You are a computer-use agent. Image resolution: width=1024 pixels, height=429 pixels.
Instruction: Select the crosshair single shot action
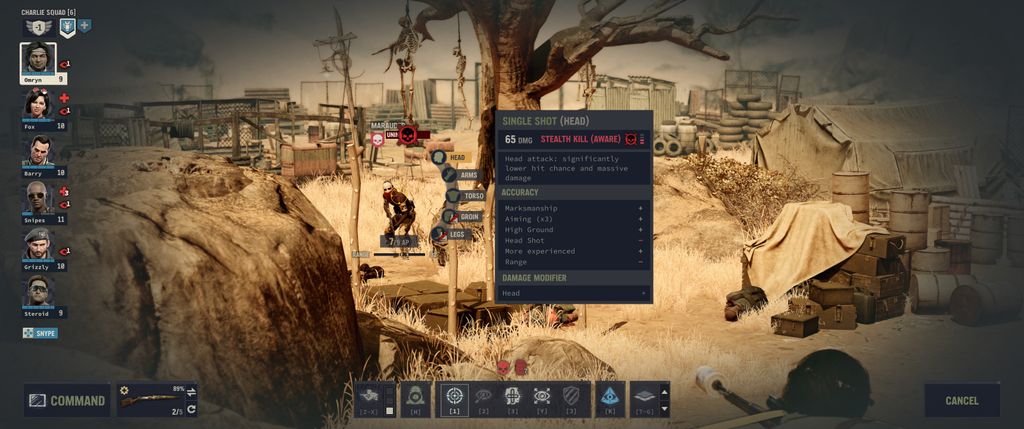455,397
